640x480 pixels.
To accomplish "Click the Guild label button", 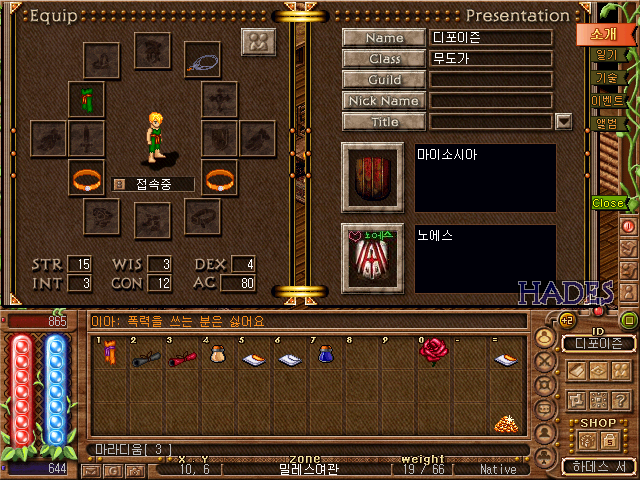I will [x=384, y=80].
